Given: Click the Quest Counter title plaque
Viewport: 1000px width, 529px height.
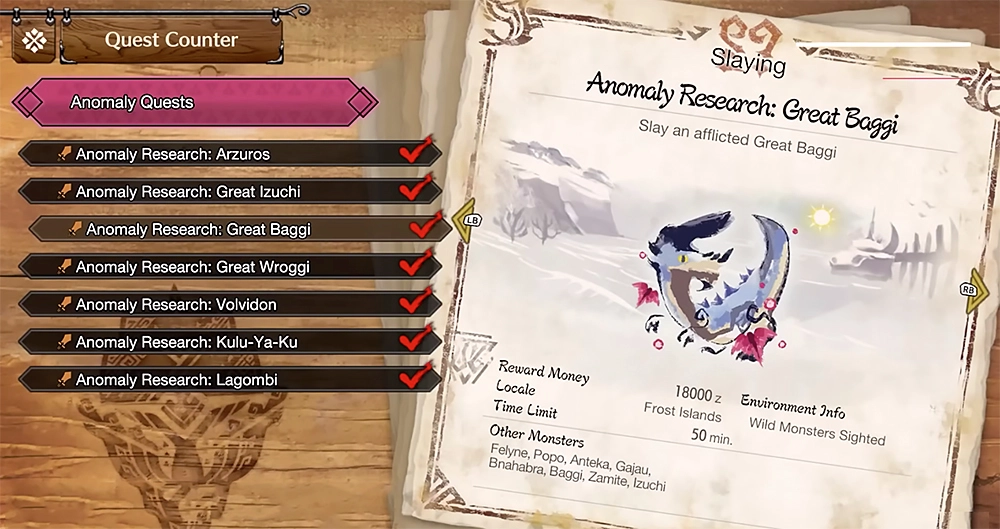Looking at the screenshot, I should click(x=171, y=40).
